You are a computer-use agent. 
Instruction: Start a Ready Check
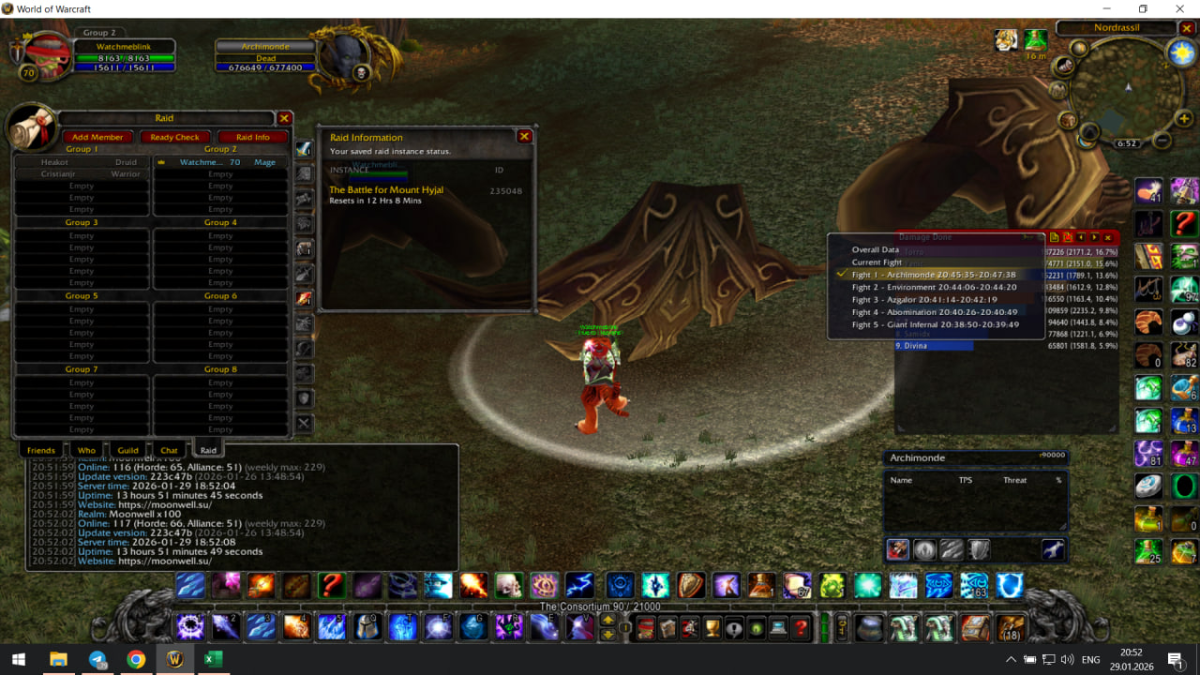[175, 137]
